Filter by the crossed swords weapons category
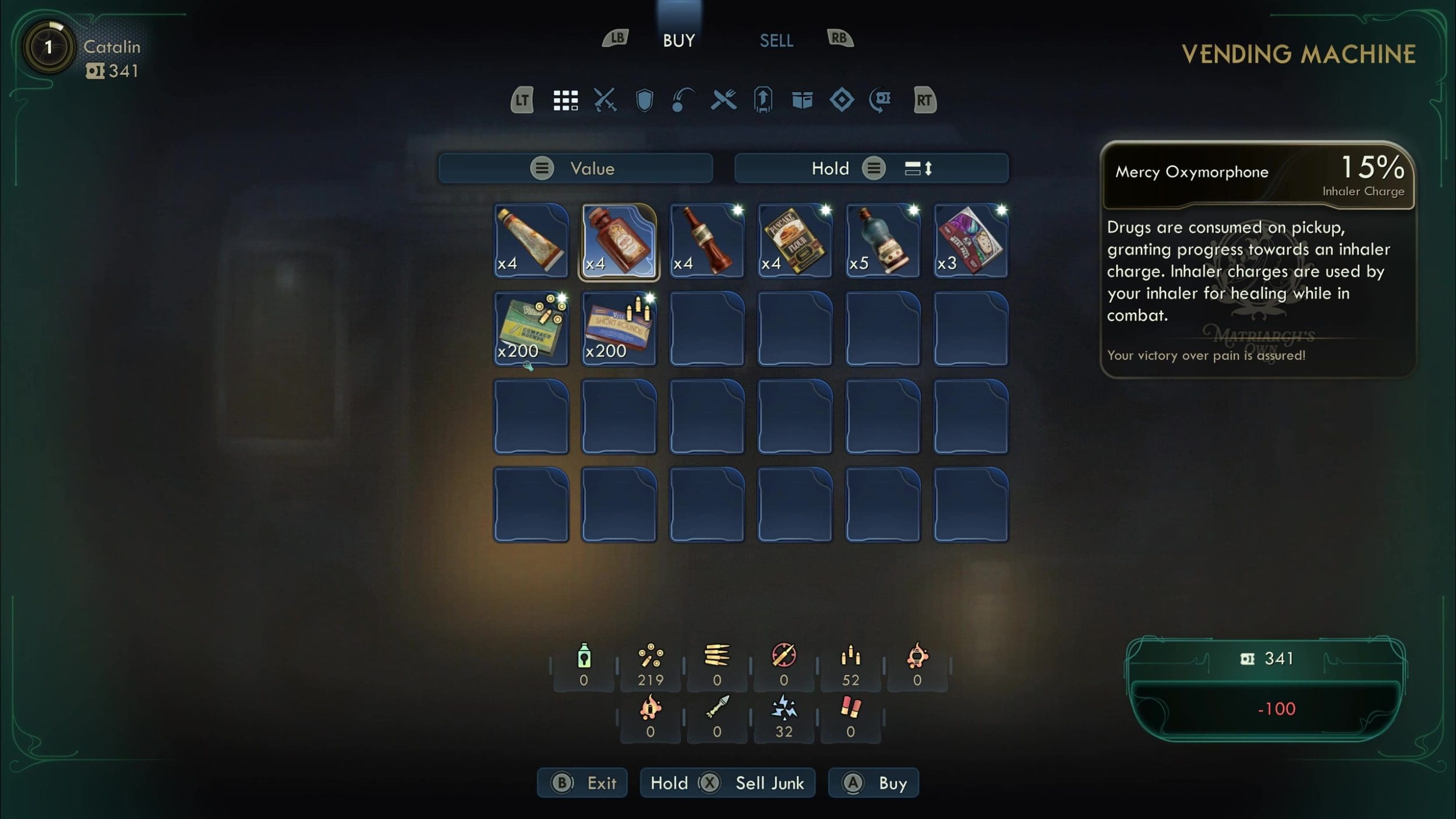 pos(605,100)
